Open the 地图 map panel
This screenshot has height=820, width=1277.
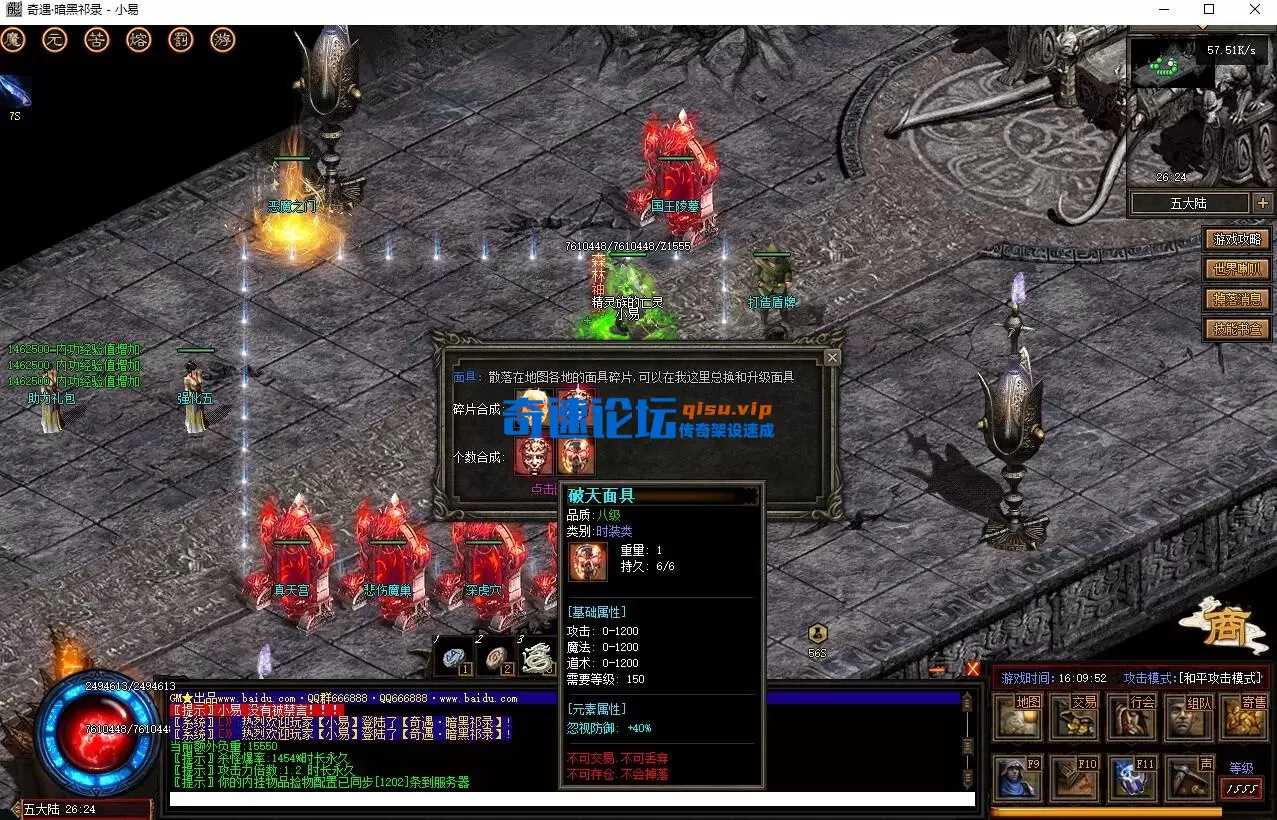point(1018,717)
